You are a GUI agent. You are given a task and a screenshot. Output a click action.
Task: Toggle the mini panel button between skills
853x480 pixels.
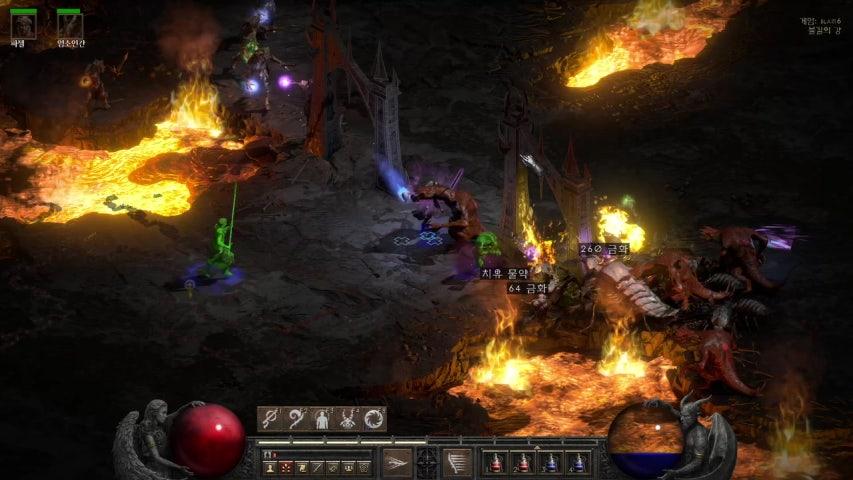click(x=427, y=462)
